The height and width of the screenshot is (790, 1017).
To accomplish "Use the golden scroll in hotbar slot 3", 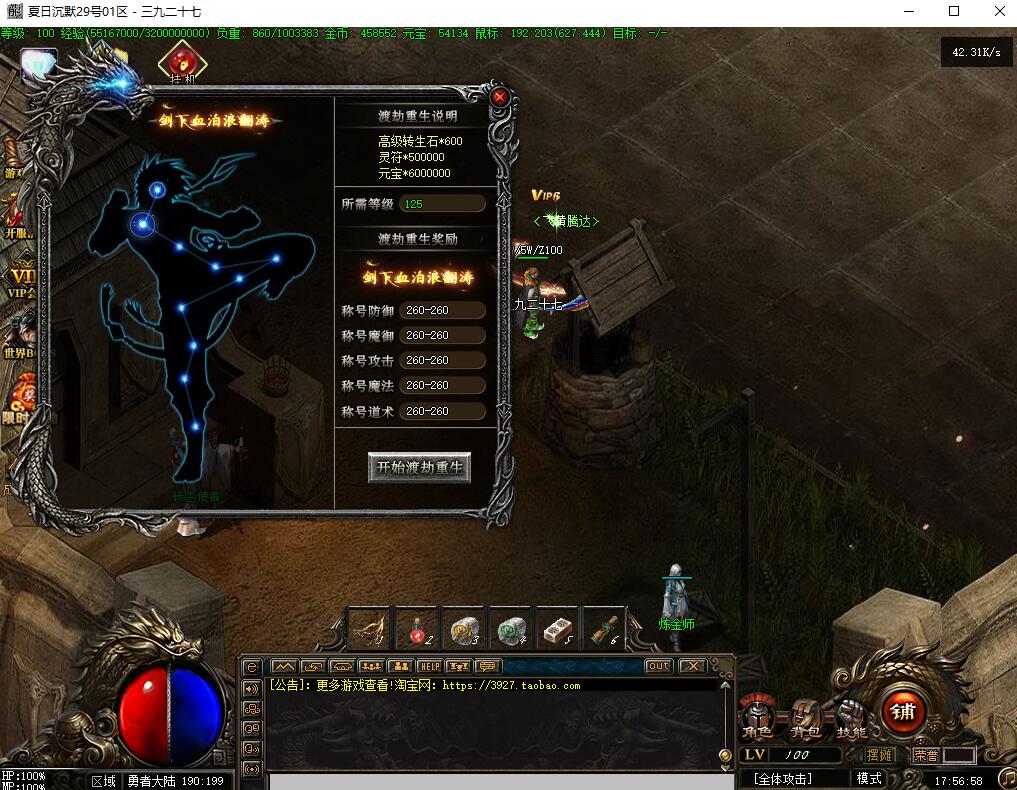I will point(464,629).
